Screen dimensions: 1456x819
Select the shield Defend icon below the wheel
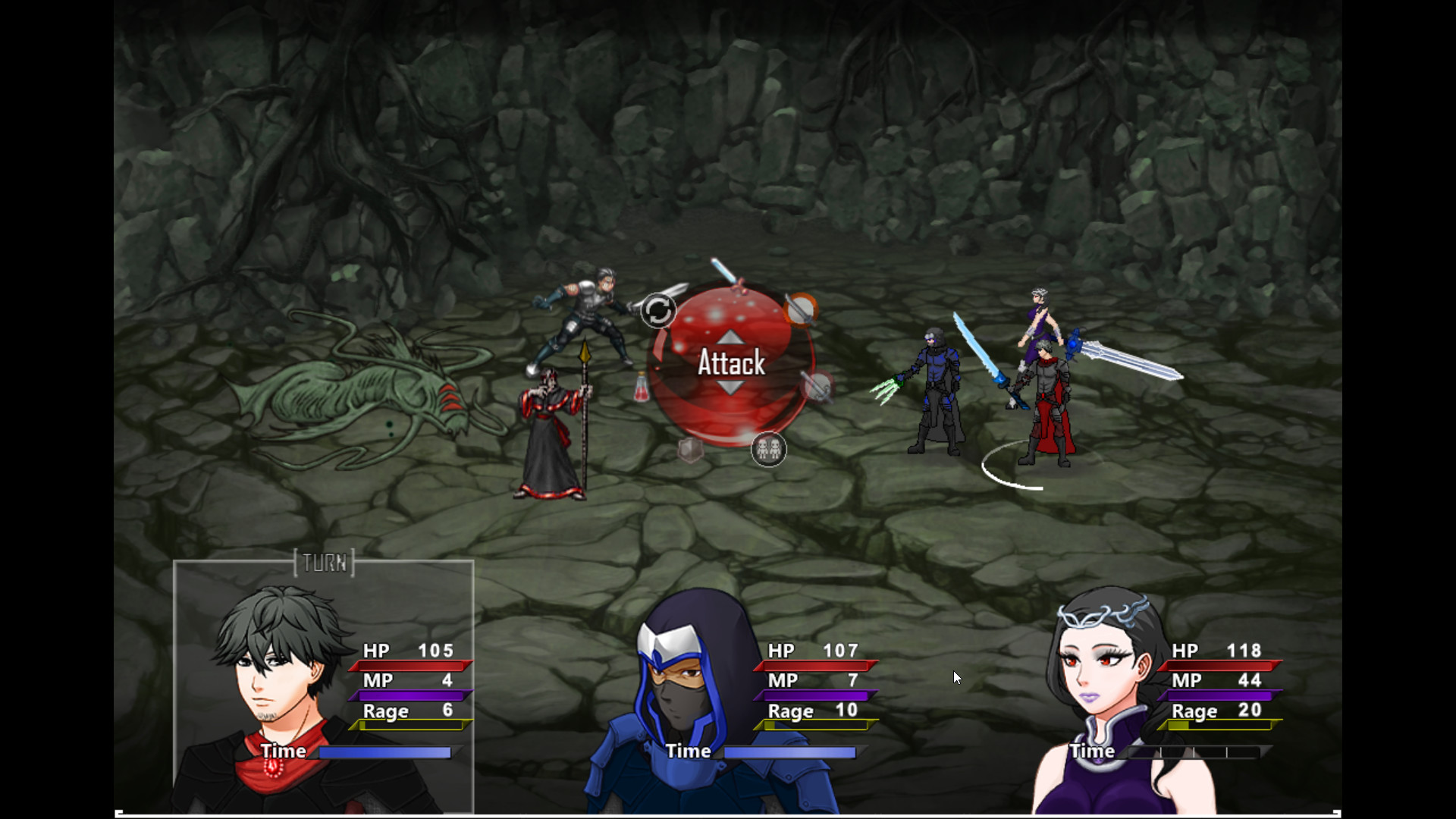point(689,449)
